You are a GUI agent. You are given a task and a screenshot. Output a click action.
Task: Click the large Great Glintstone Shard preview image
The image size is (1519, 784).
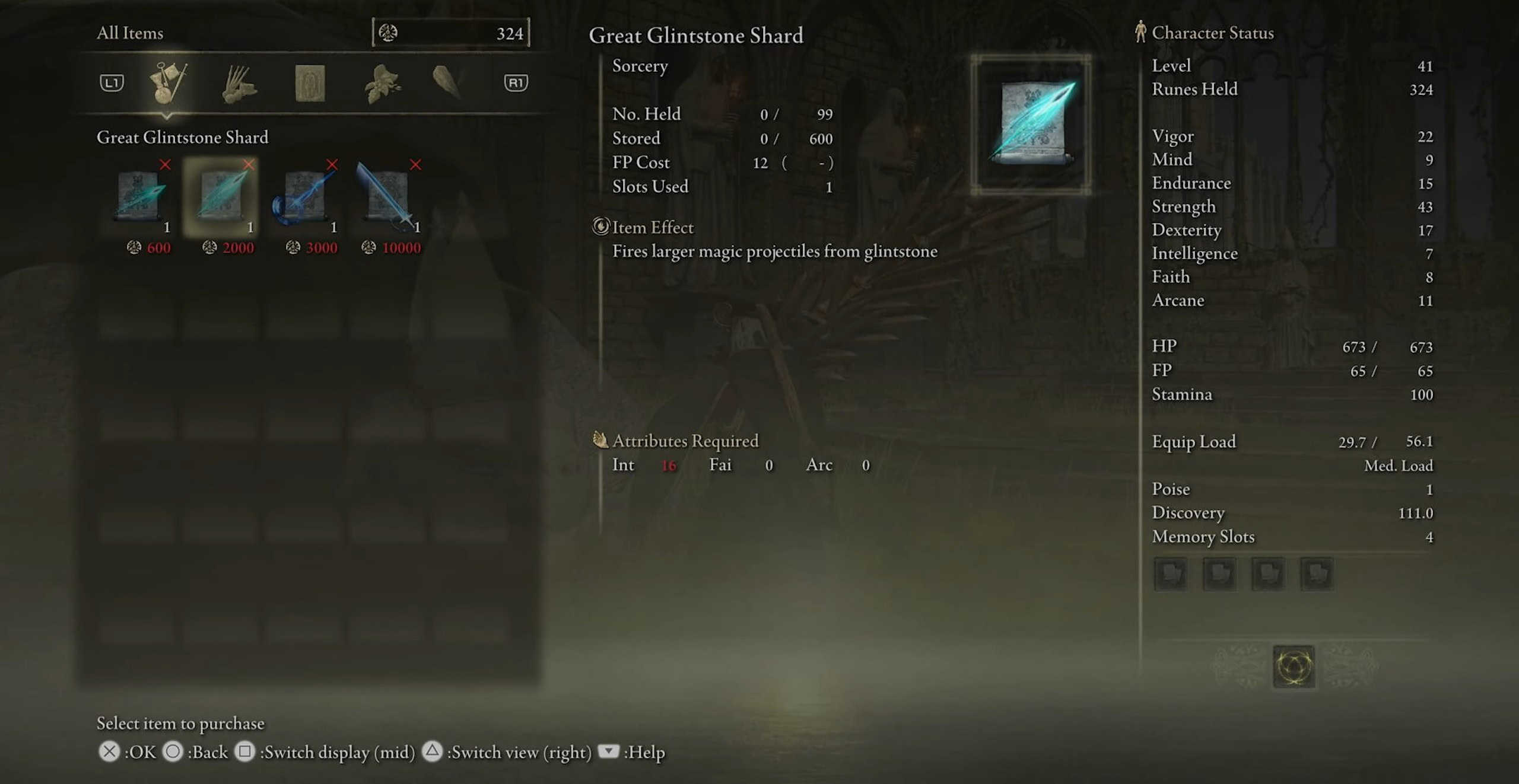tap(1031, 125)
